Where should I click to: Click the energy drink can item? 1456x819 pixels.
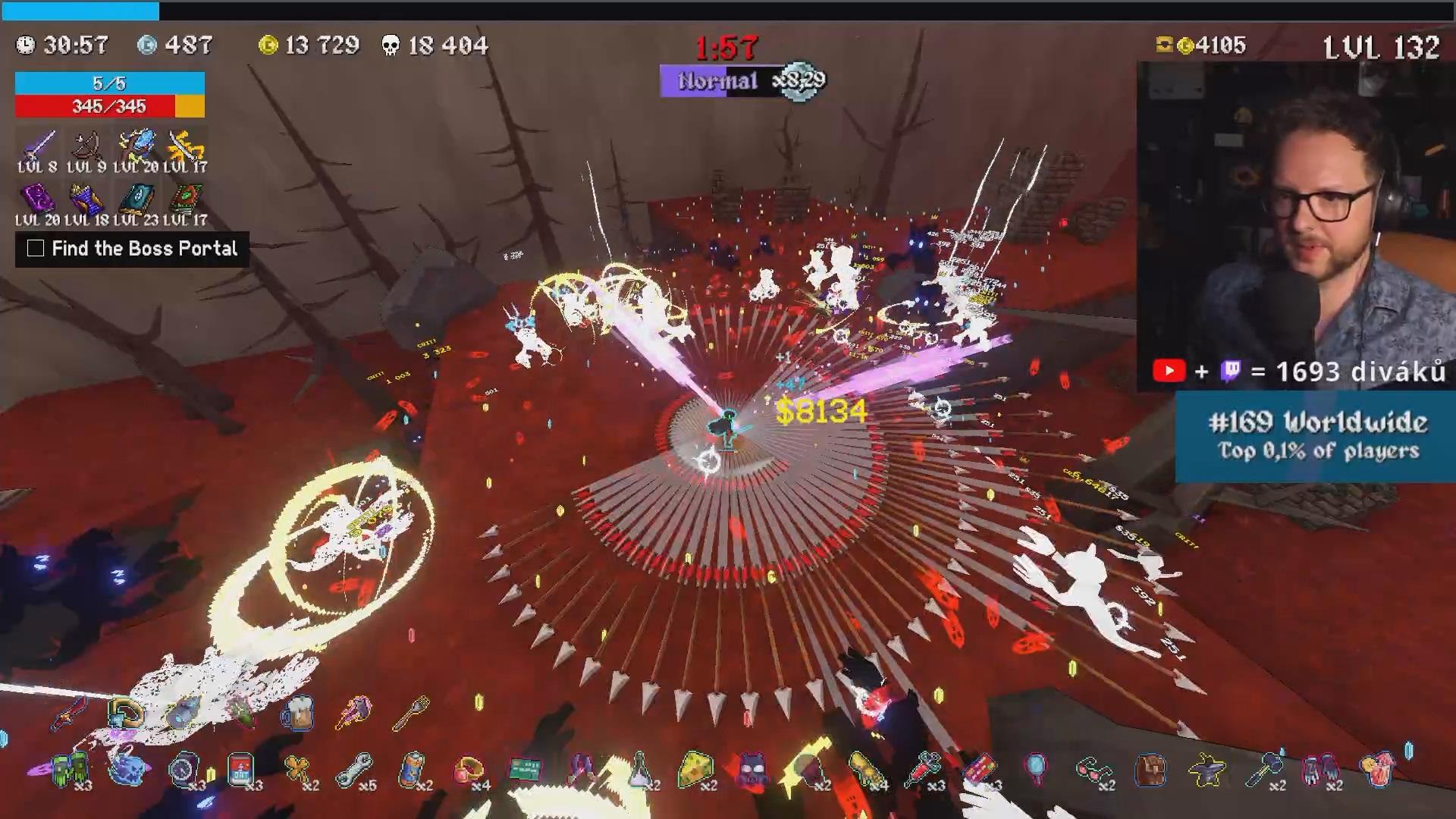click(412, 769)
